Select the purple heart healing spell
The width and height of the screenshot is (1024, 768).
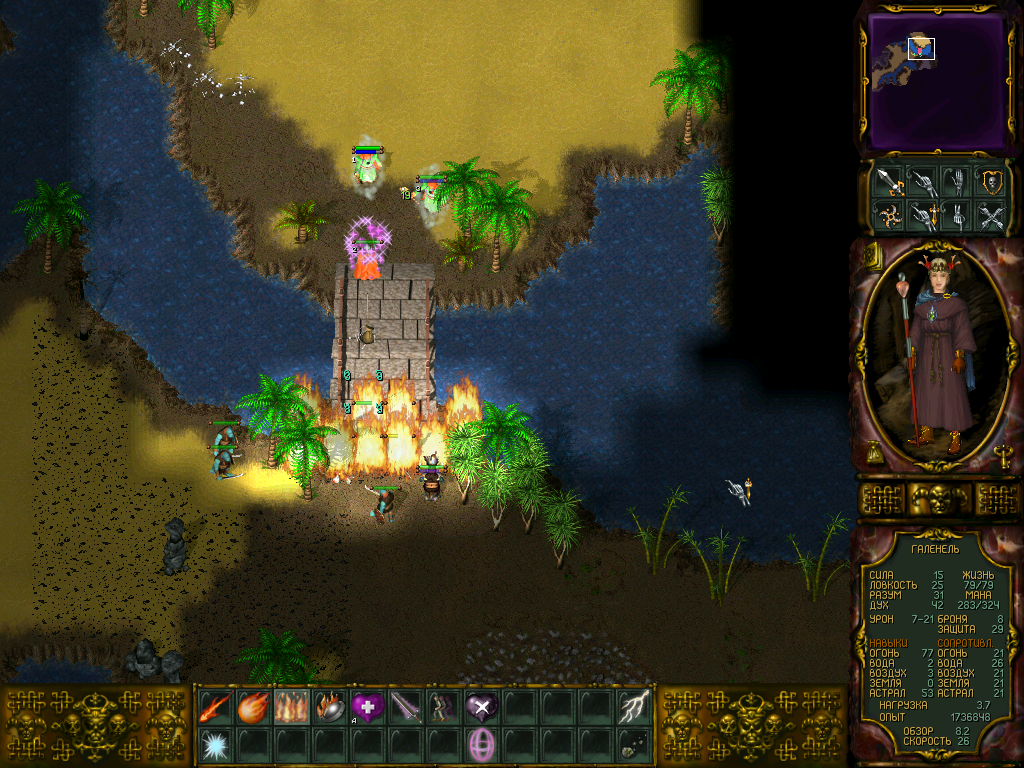coord(367,707)
